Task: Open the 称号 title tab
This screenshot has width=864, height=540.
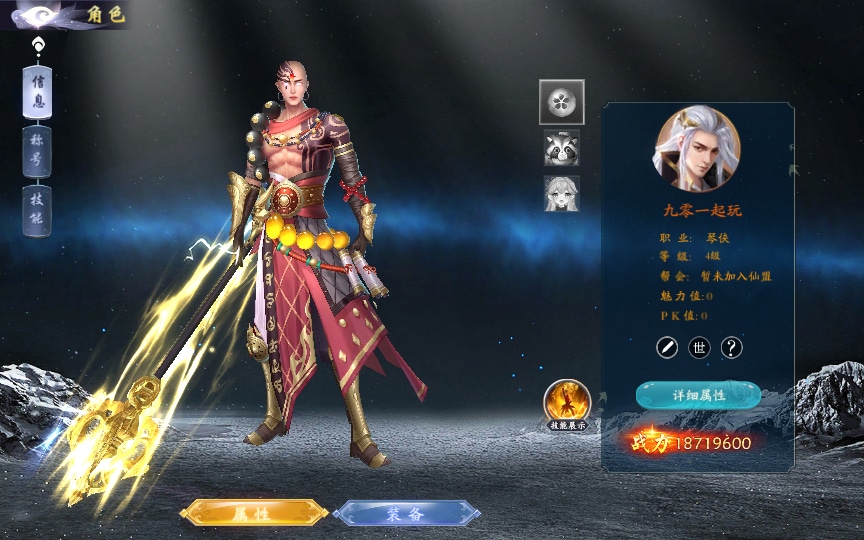Action: point(37,151)
